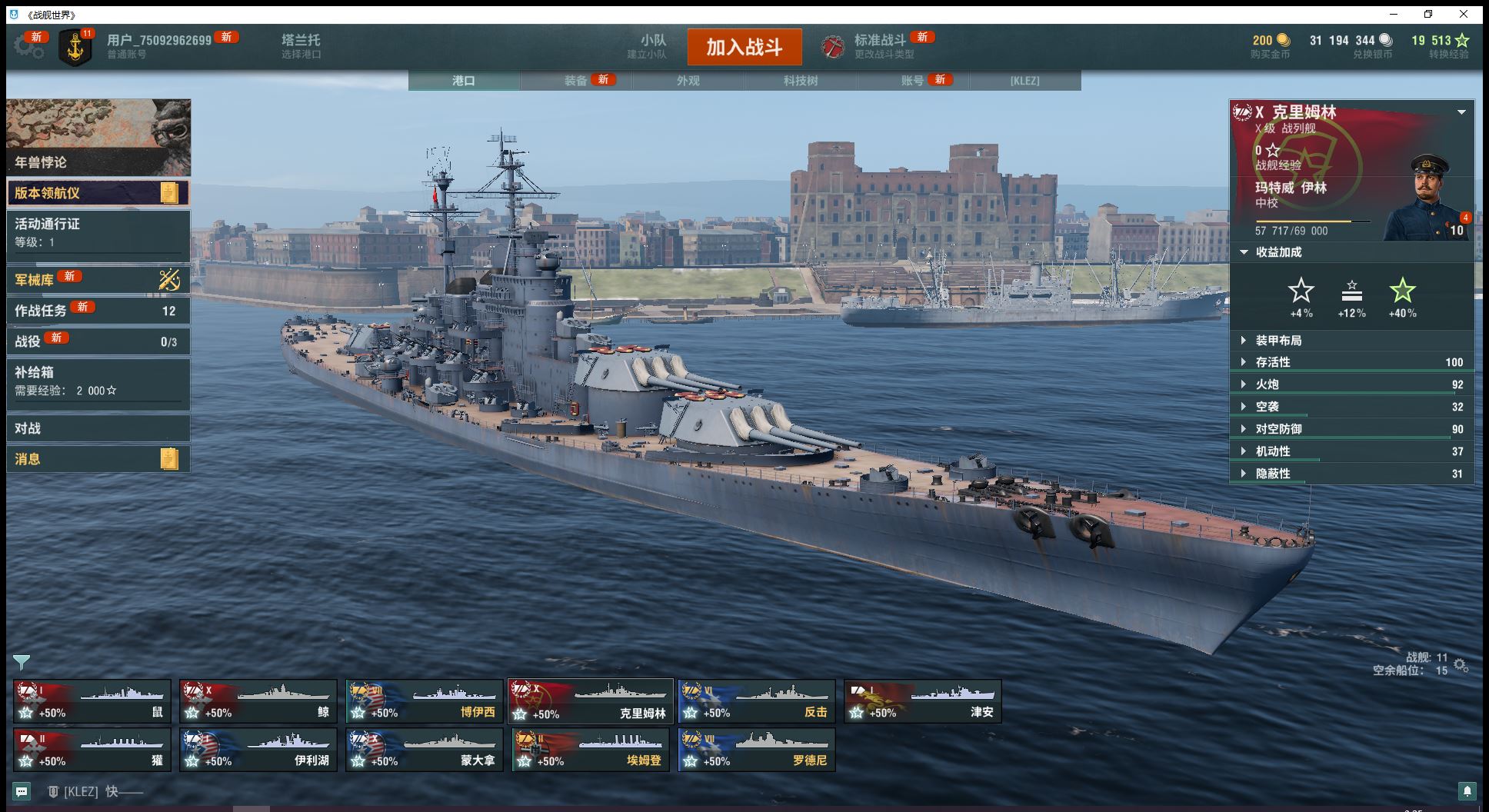This screenshot has width=1489, height=812.
Task: Close the game window
Action: coord(1464,15)
